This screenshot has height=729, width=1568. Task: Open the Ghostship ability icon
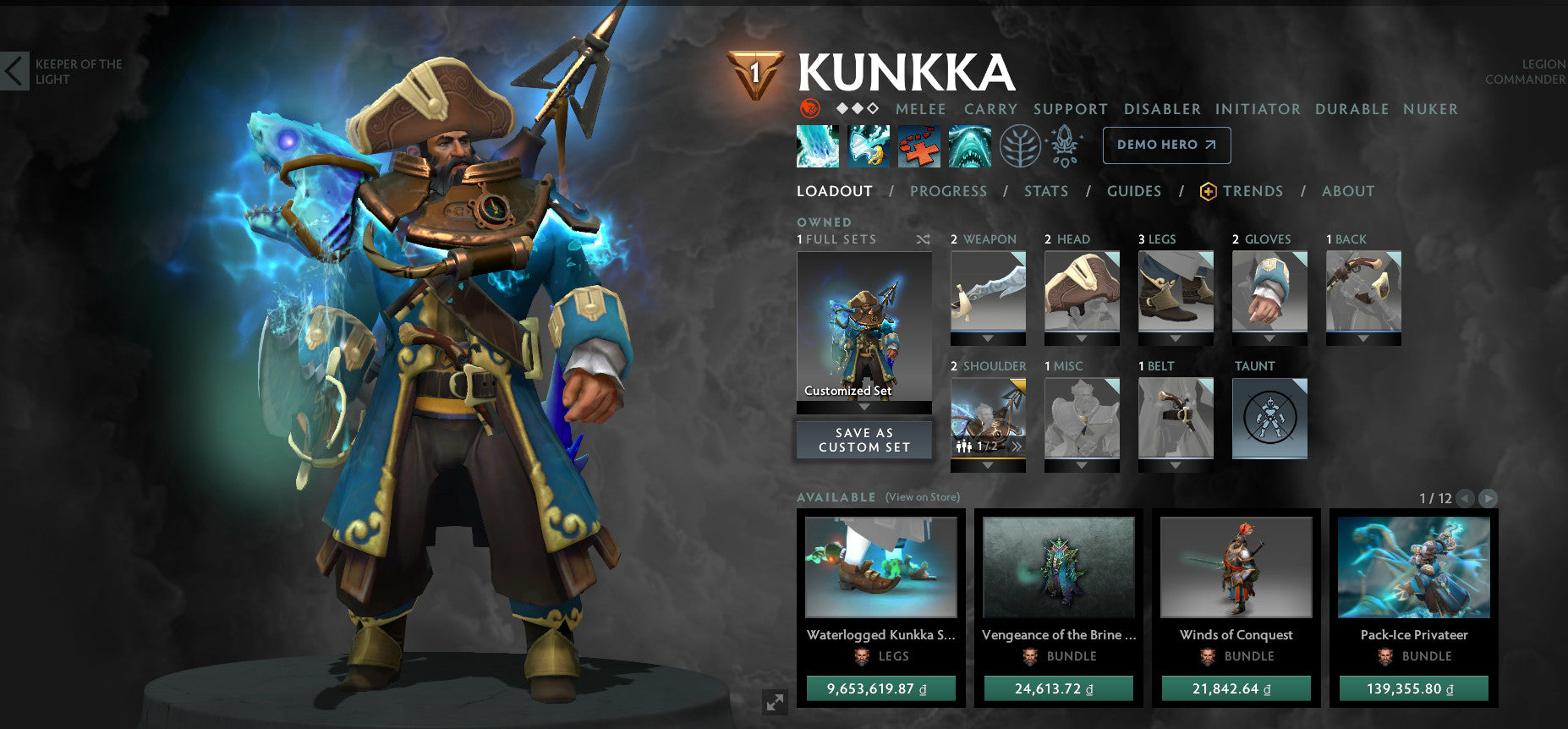tap(969, 145)
